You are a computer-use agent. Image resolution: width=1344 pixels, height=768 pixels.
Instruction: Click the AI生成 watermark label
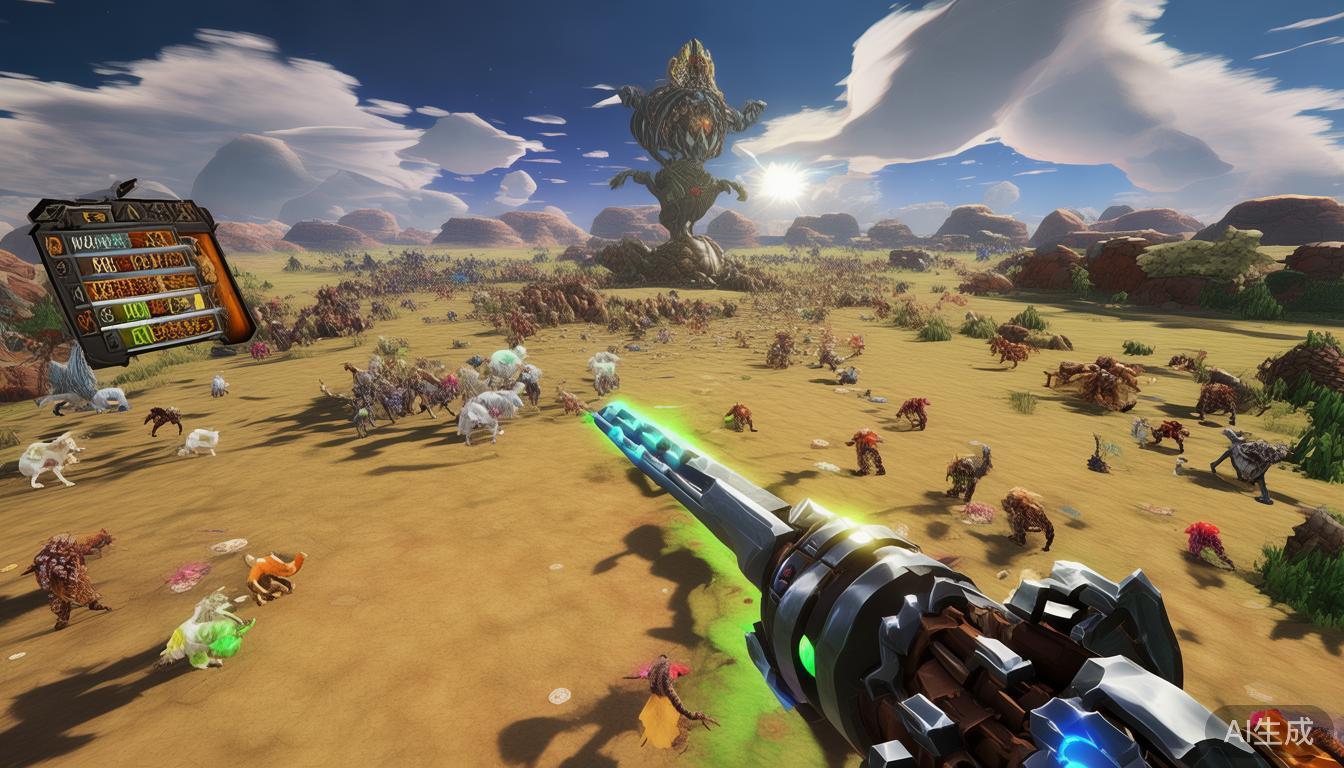click(1270, 731)
